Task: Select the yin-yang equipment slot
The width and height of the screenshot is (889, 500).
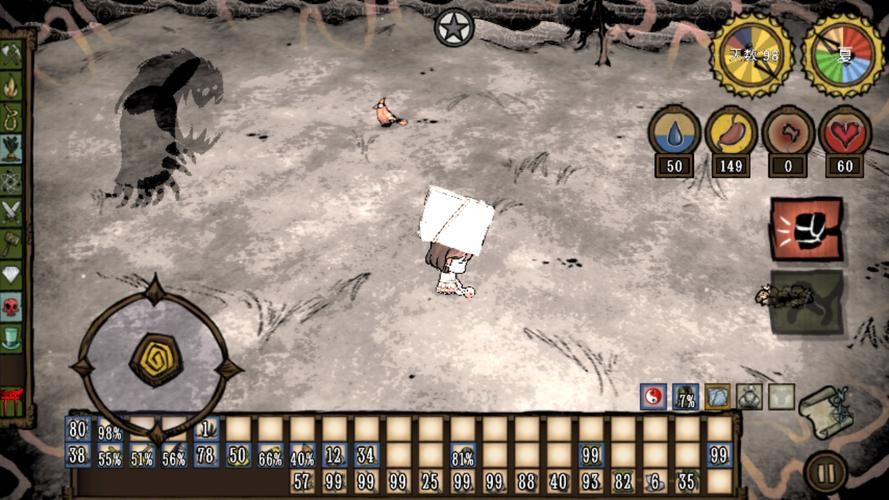Action: click(x=653, y=397)
